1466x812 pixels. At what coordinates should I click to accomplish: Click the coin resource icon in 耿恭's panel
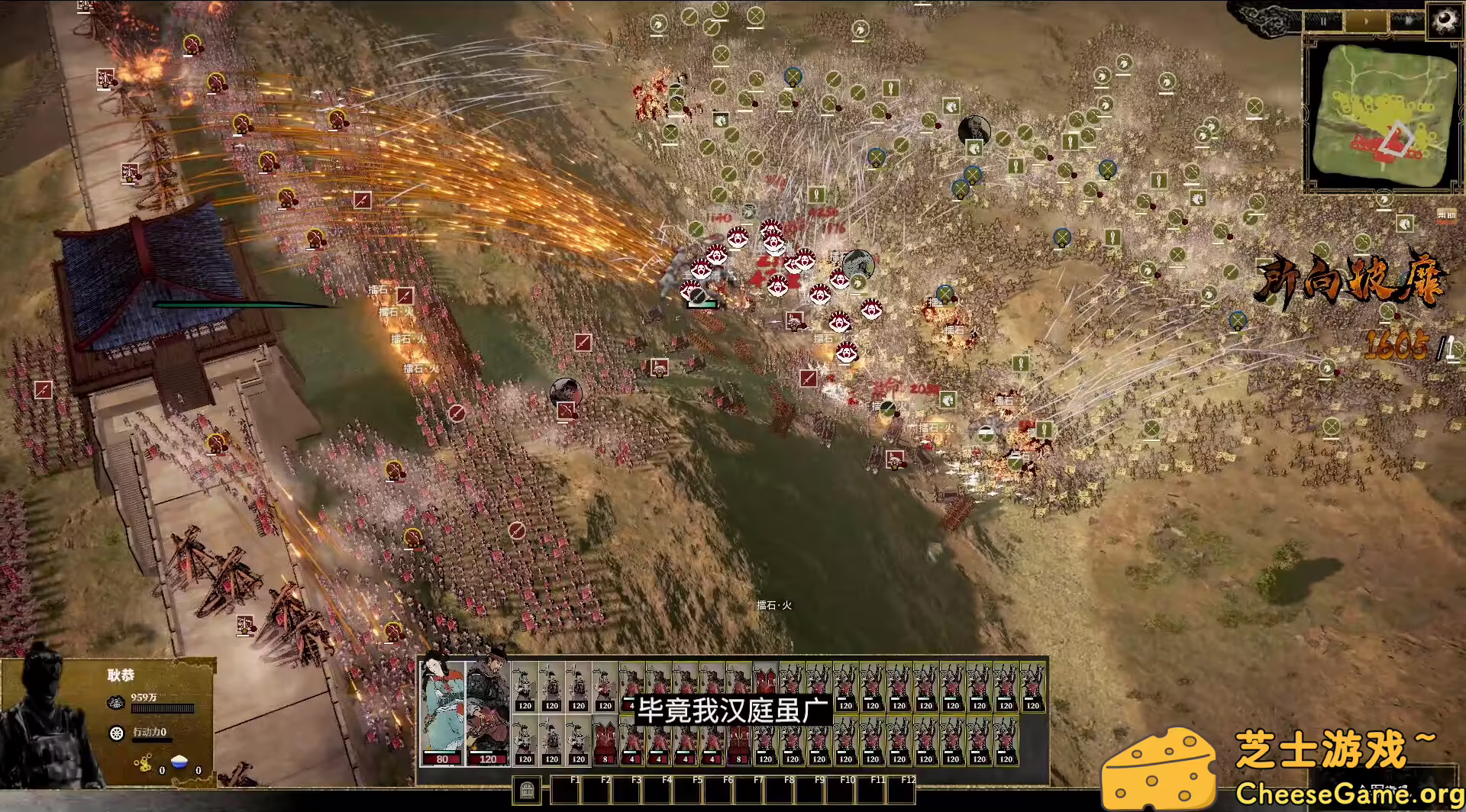point(144,763)
